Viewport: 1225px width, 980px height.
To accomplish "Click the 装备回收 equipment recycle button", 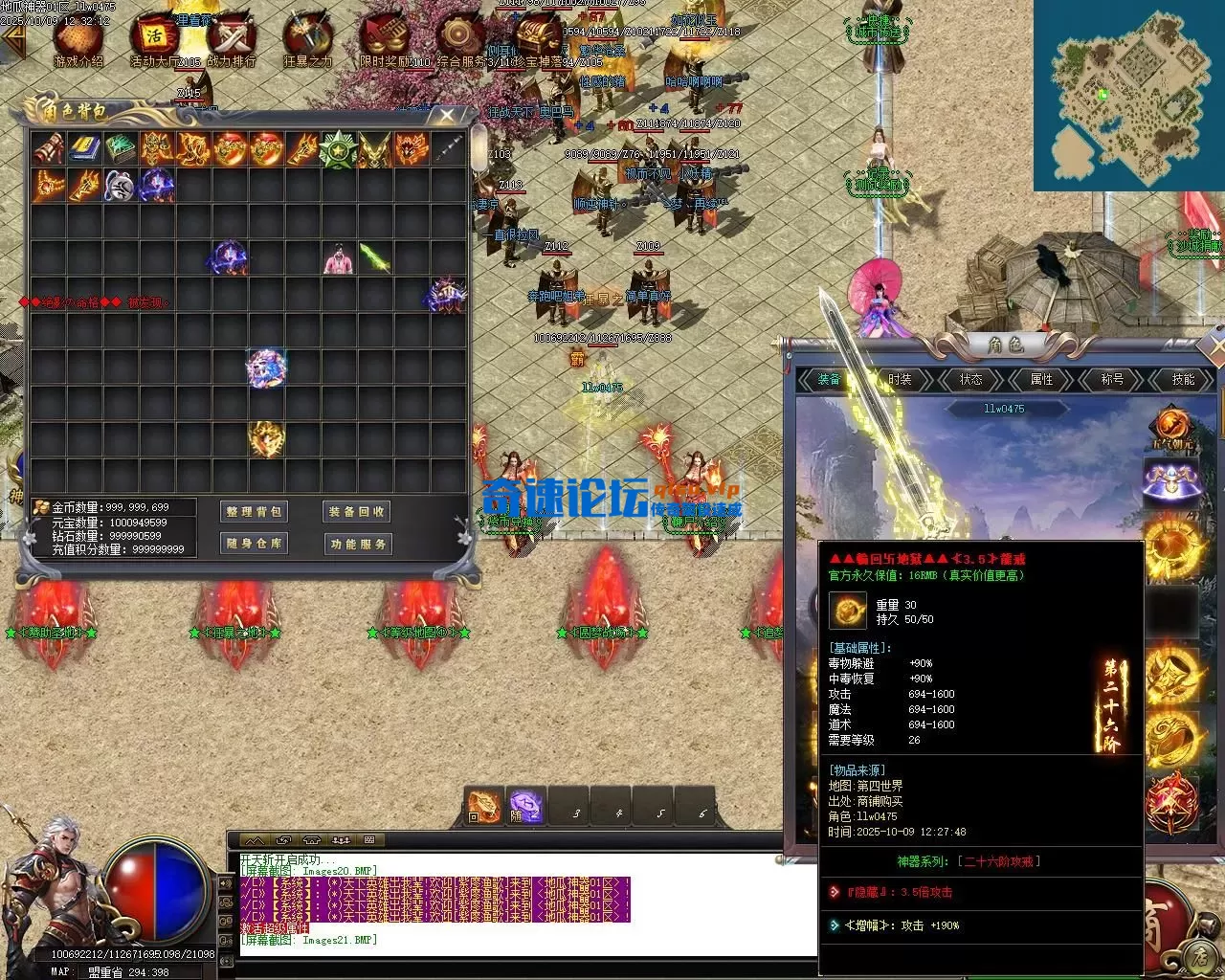I will [x=357, y=512].
